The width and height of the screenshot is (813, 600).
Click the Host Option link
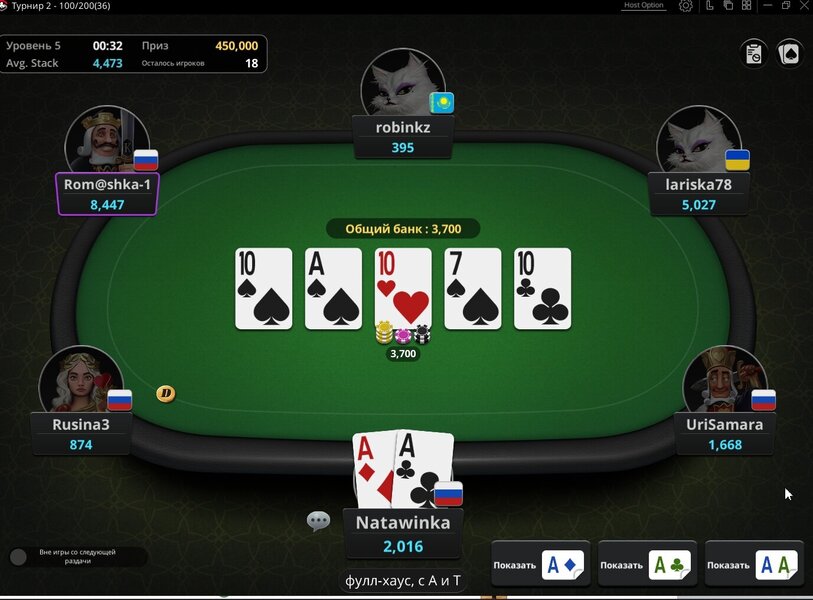pos(643,6)
